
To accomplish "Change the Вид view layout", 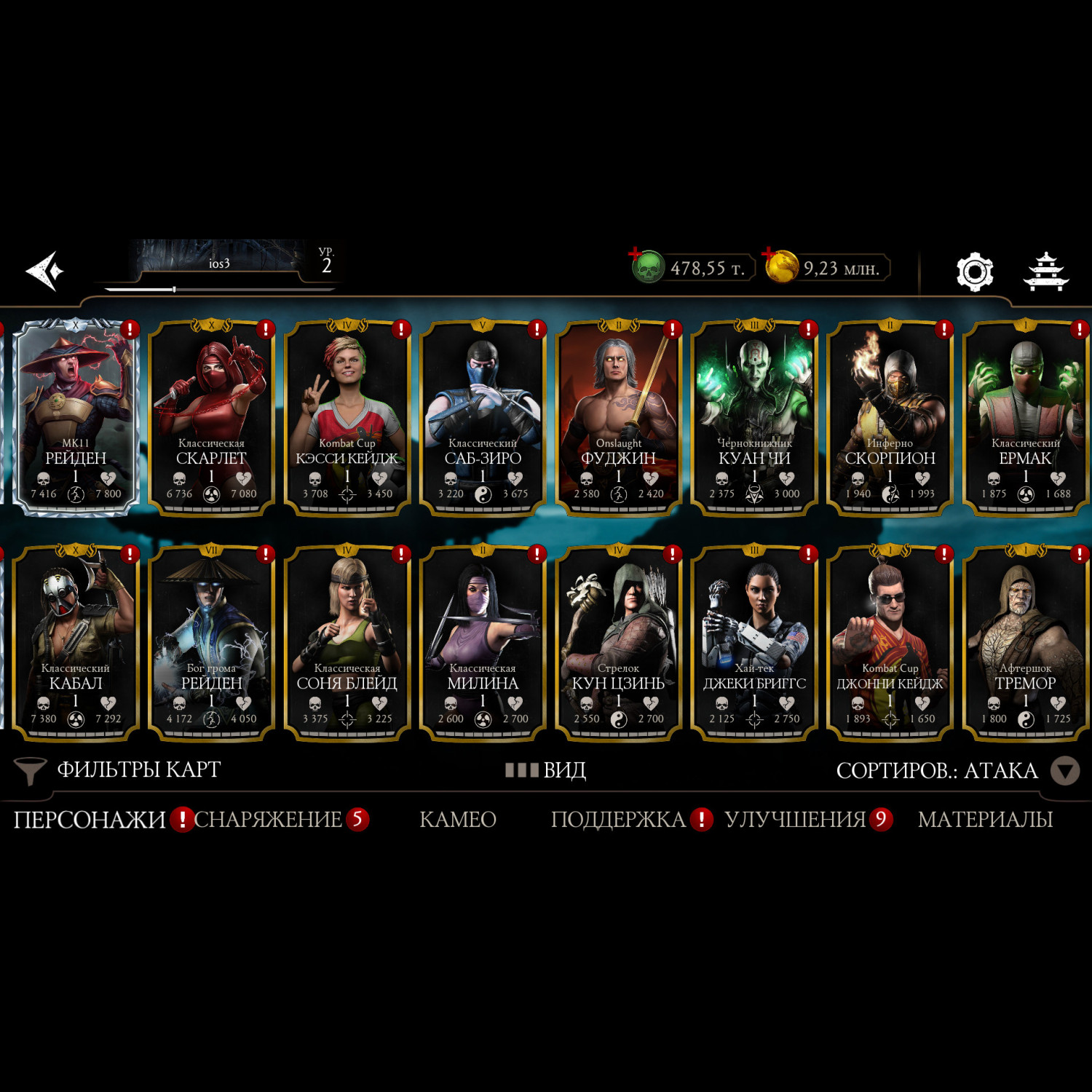I will point(546,769).
